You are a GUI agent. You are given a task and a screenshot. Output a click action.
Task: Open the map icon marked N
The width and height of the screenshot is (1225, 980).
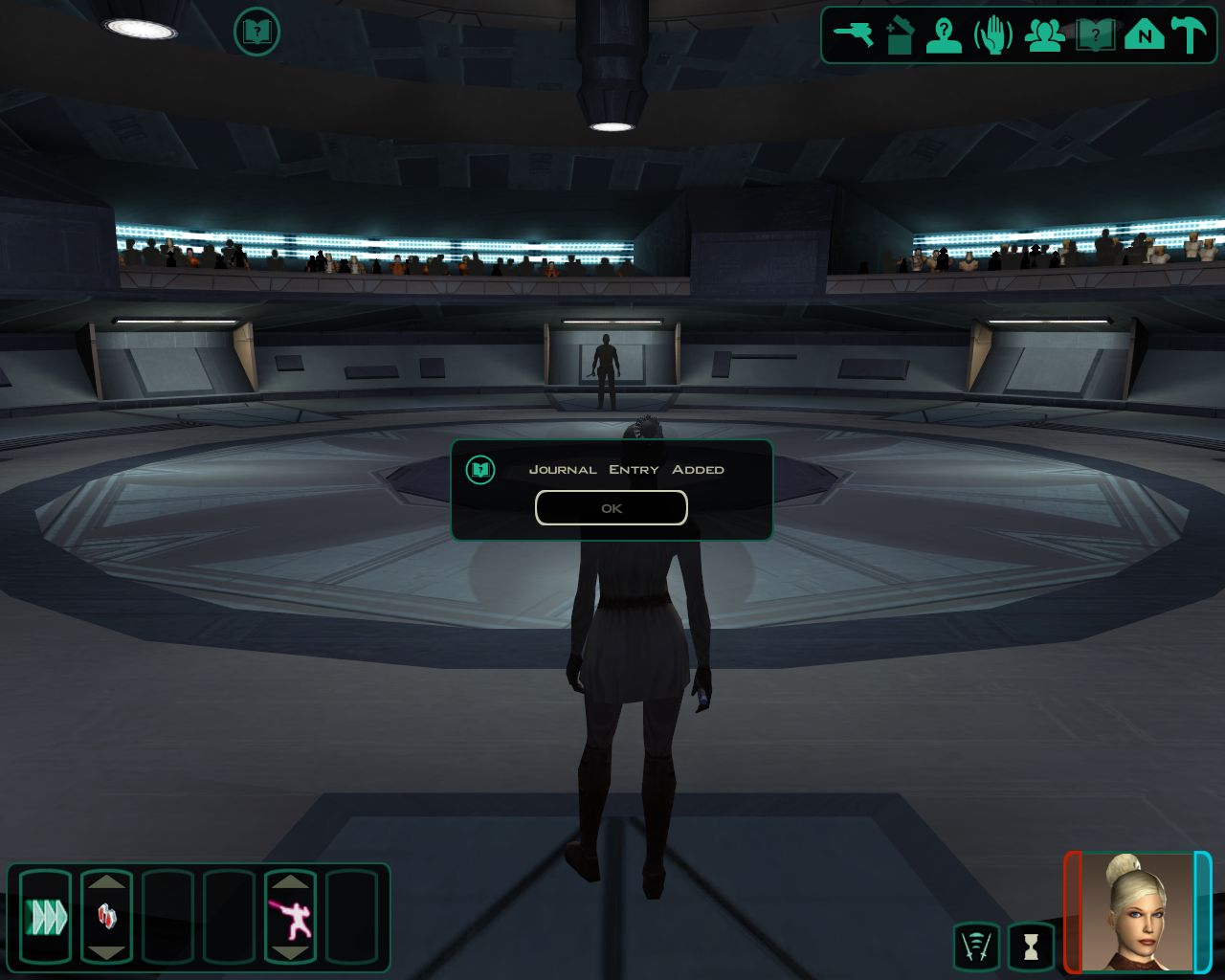(x=1144, y=36)
